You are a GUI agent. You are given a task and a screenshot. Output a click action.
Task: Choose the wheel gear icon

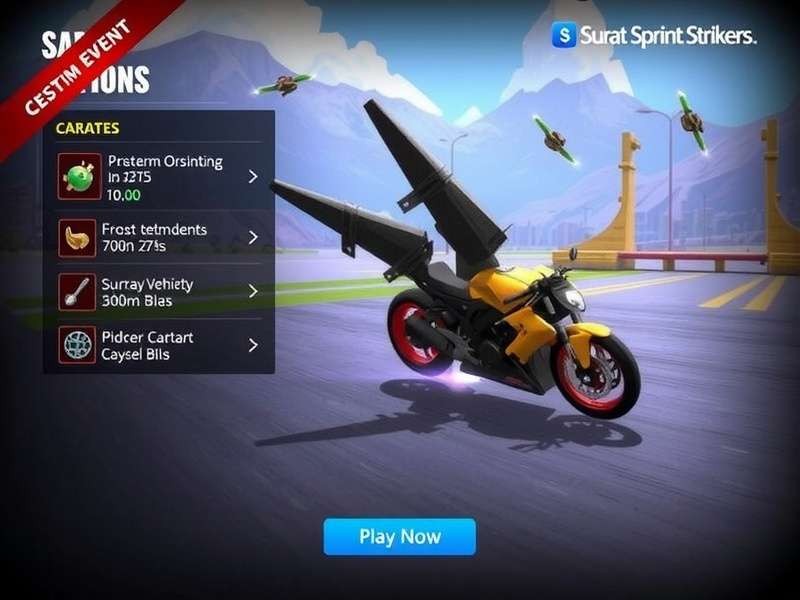coord(77,345)
